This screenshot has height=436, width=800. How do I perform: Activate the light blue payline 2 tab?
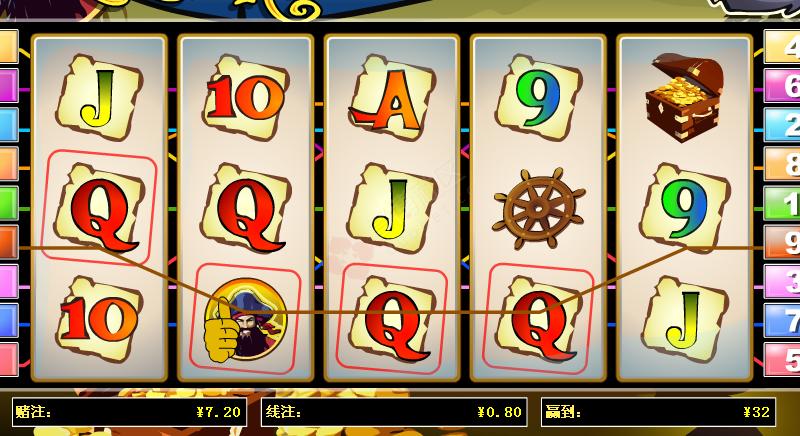click(783, 124)
